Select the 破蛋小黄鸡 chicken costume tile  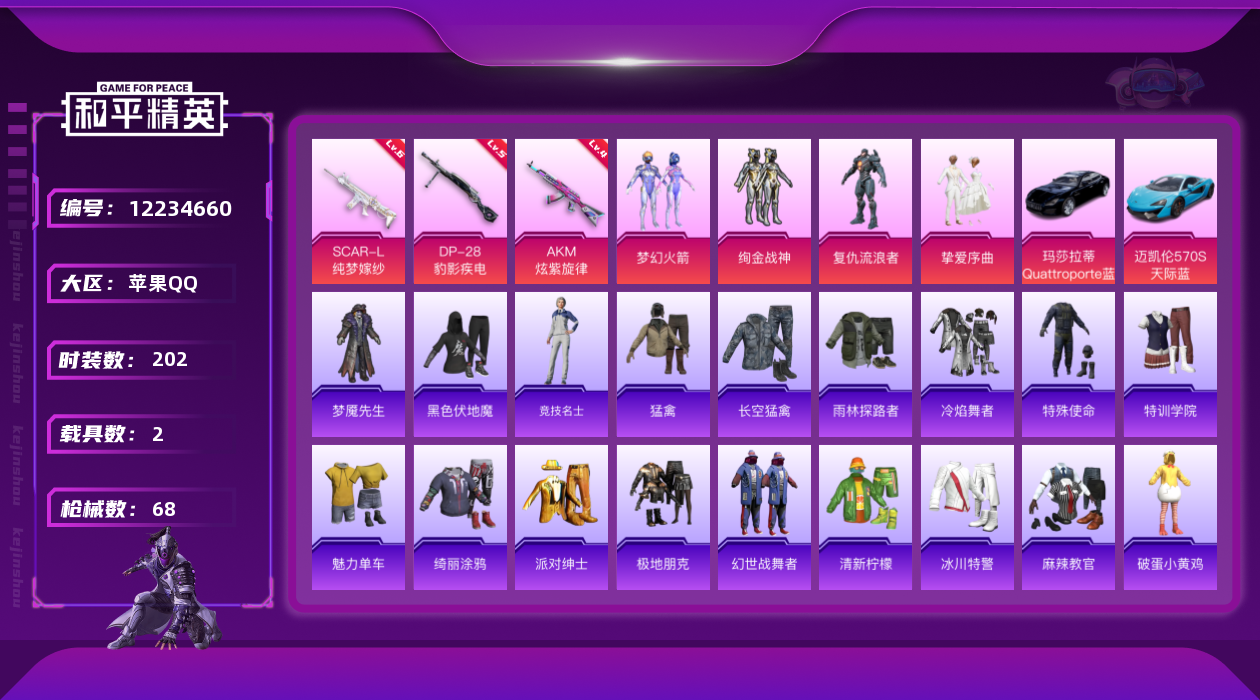pyautogui.click(x=1170, y=517)
